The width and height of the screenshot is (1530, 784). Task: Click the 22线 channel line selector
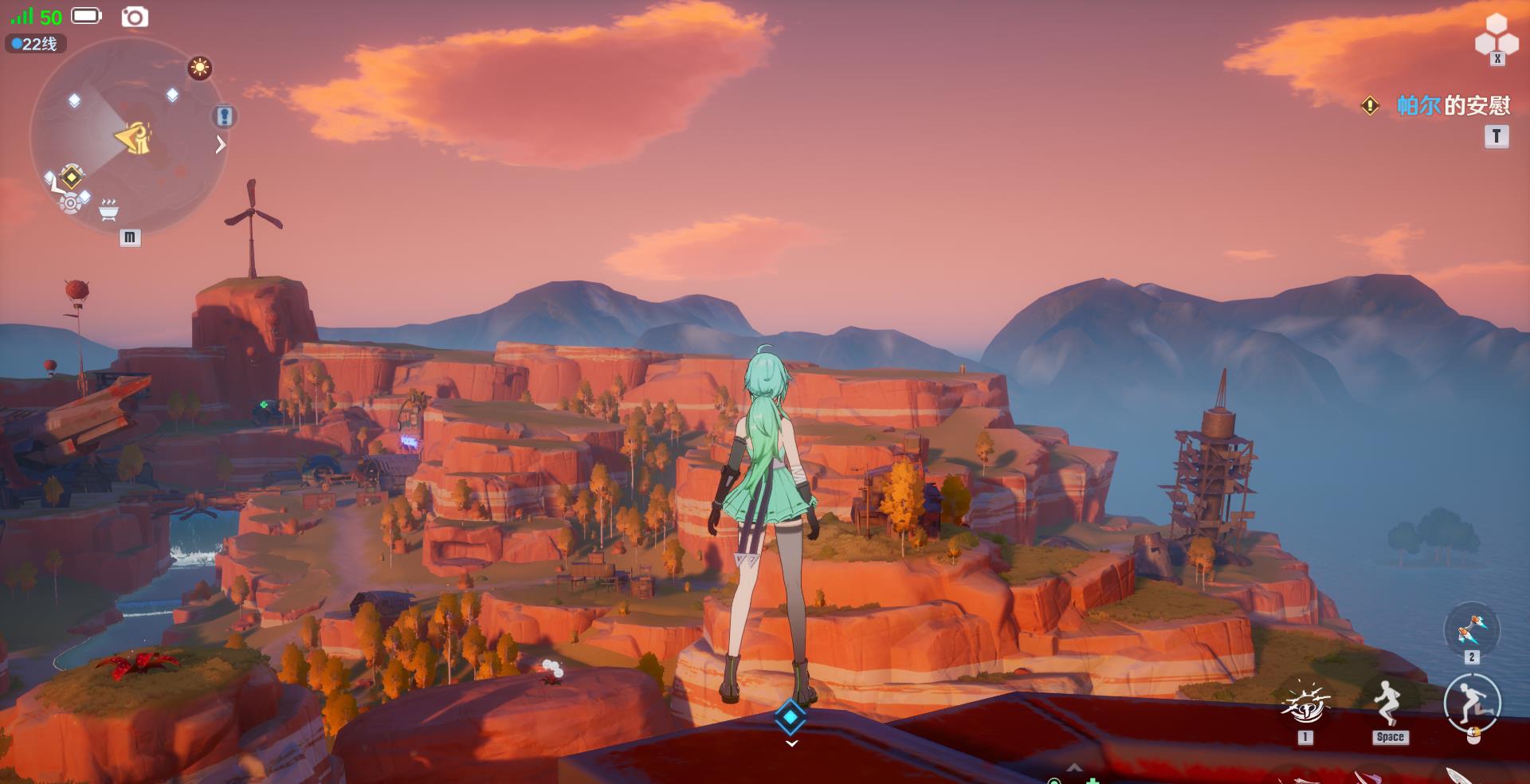point(36,44)
